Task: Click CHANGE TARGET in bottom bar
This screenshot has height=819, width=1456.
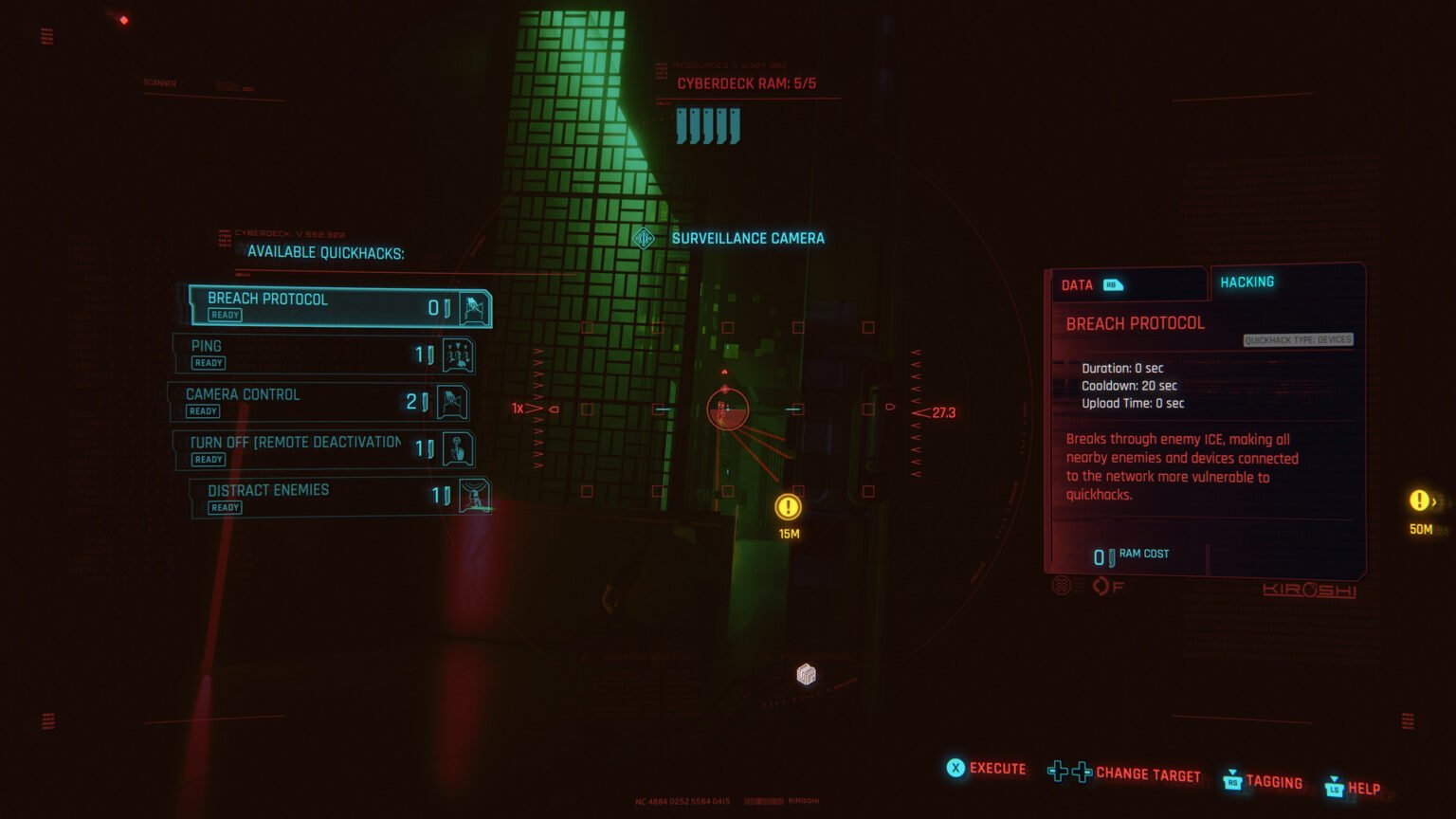Action: click(x=1147, y=774)
